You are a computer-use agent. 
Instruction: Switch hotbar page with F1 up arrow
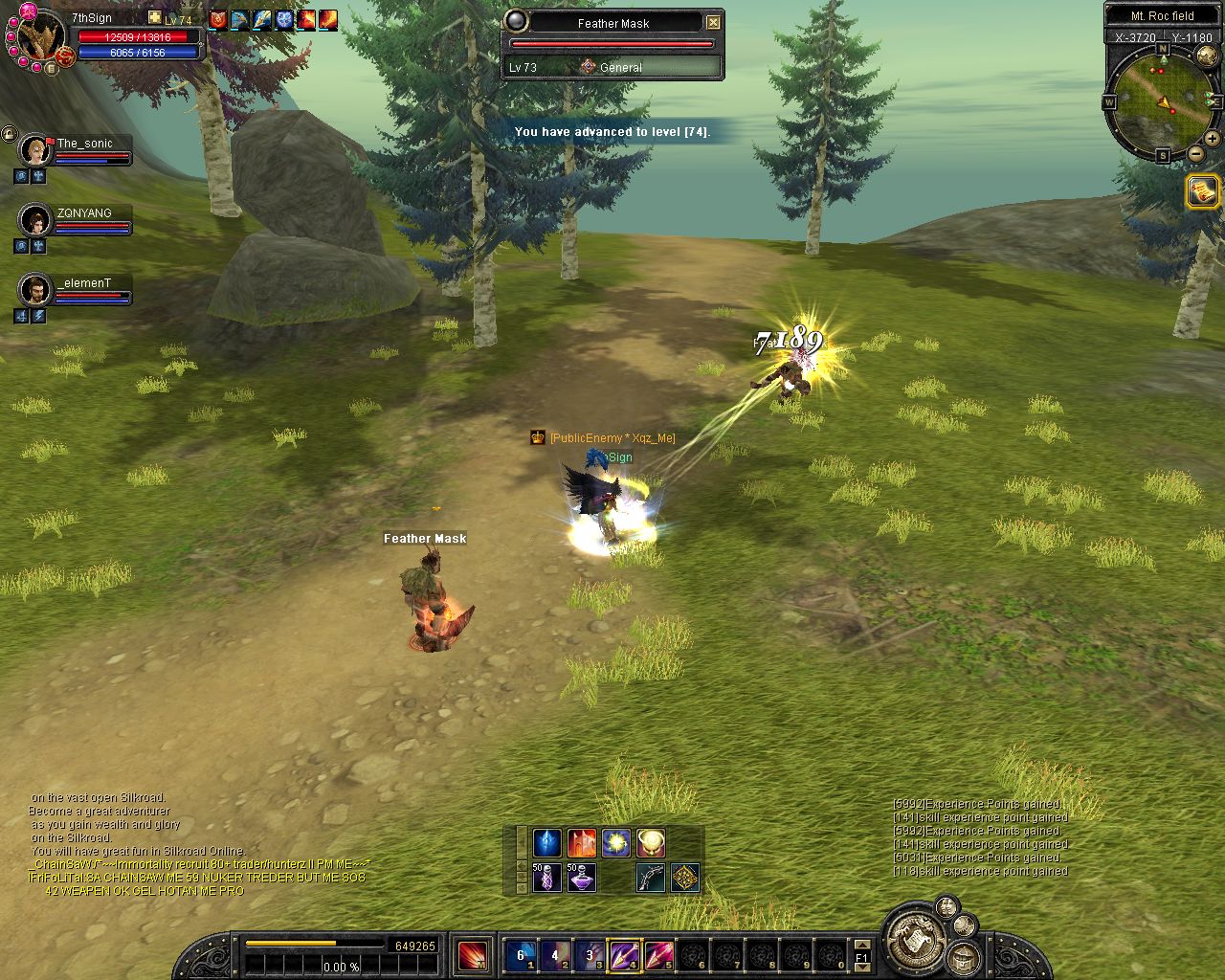point(861,946)
